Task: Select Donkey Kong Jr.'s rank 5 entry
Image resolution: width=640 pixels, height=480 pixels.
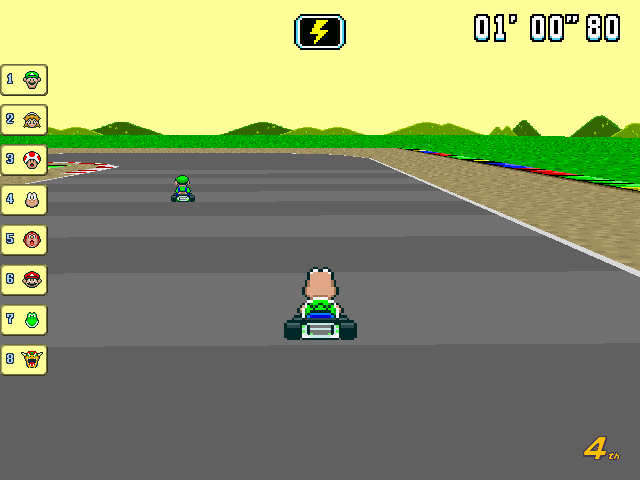Action: 24,239
